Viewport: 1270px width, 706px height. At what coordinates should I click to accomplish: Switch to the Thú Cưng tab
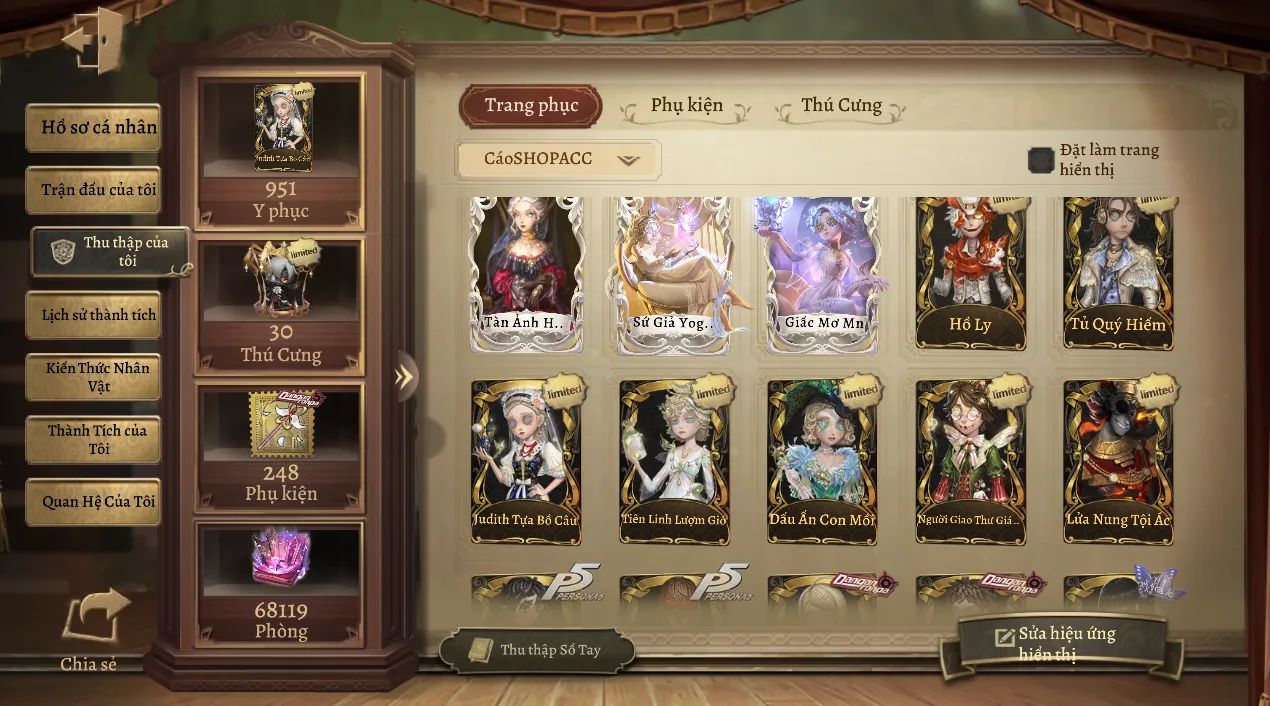coord(841,106)
